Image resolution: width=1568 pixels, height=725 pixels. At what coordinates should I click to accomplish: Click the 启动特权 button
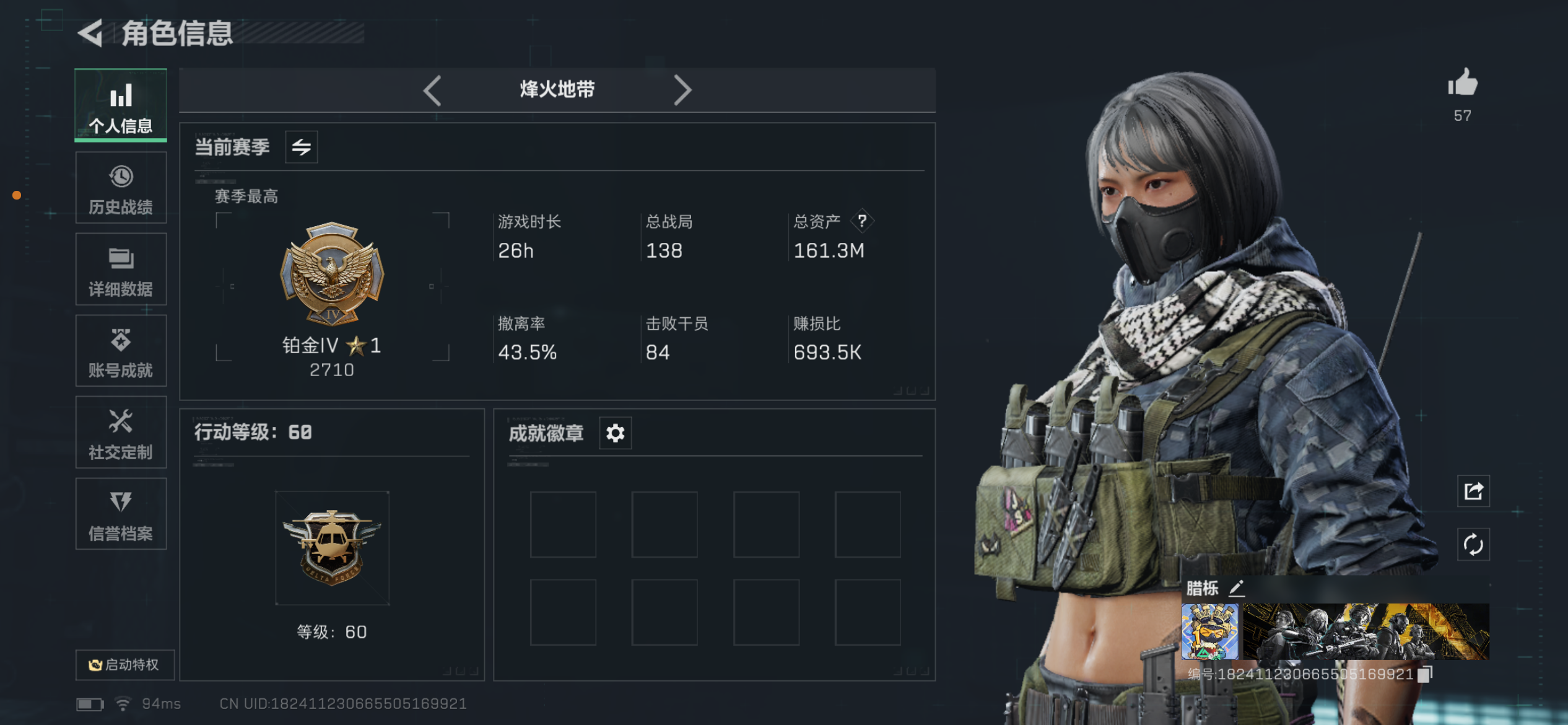click(x=124, y=664)
